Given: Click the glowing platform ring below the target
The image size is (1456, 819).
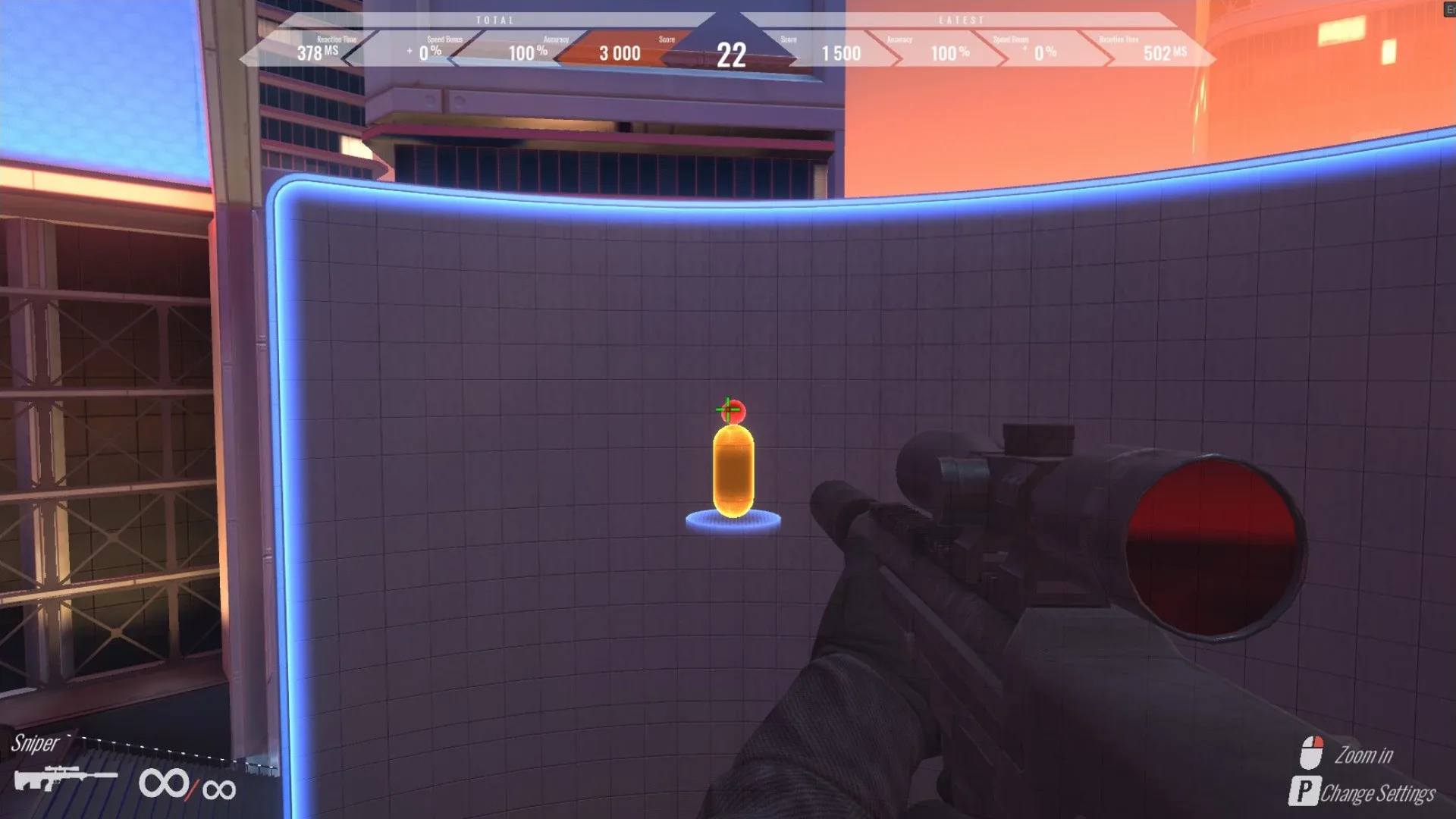Looking at the screenshot, I should (734, 522).
